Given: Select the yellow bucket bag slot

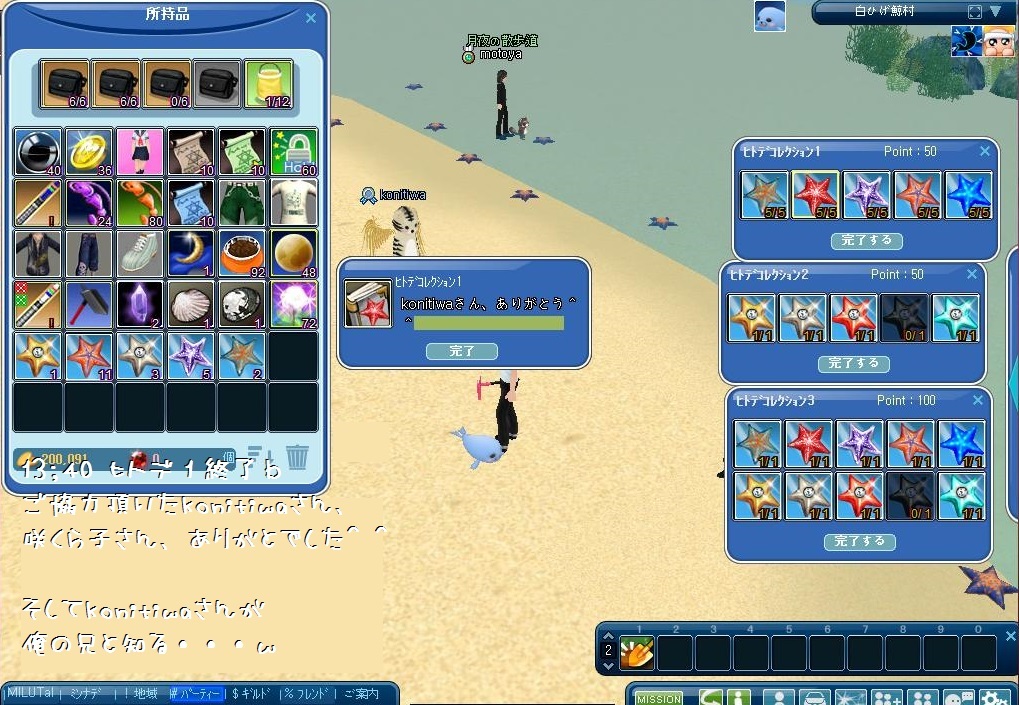Looking at the screenshot, I should tap(269, 84).
